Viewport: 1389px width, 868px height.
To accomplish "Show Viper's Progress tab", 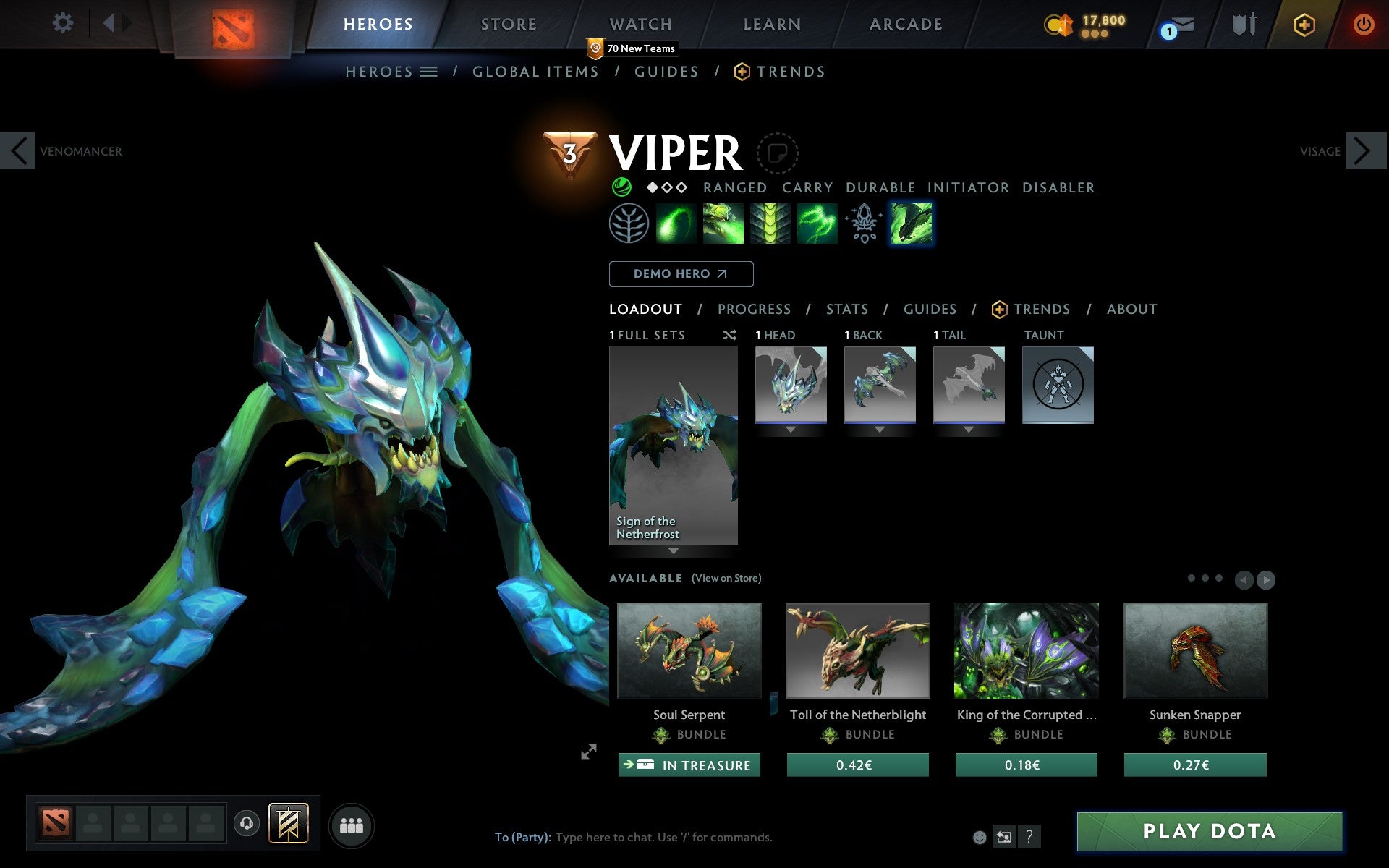I will pos(754,310).
